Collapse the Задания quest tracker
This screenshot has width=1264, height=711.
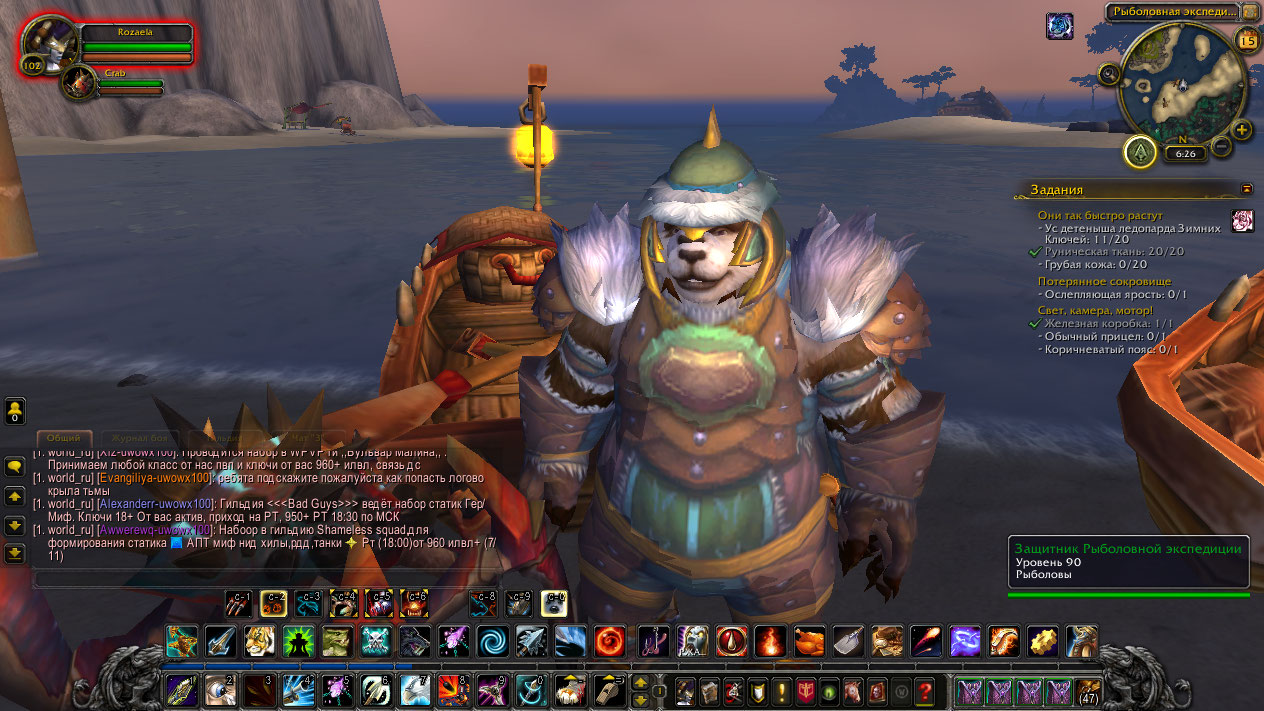(x=1246, y=188)
